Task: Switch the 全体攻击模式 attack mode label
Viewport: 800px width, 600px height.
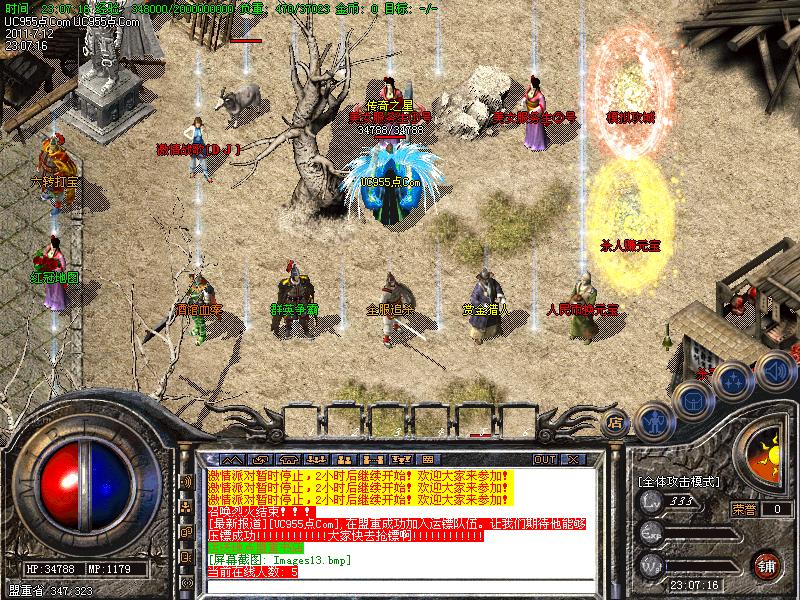Action: (679, 481)
